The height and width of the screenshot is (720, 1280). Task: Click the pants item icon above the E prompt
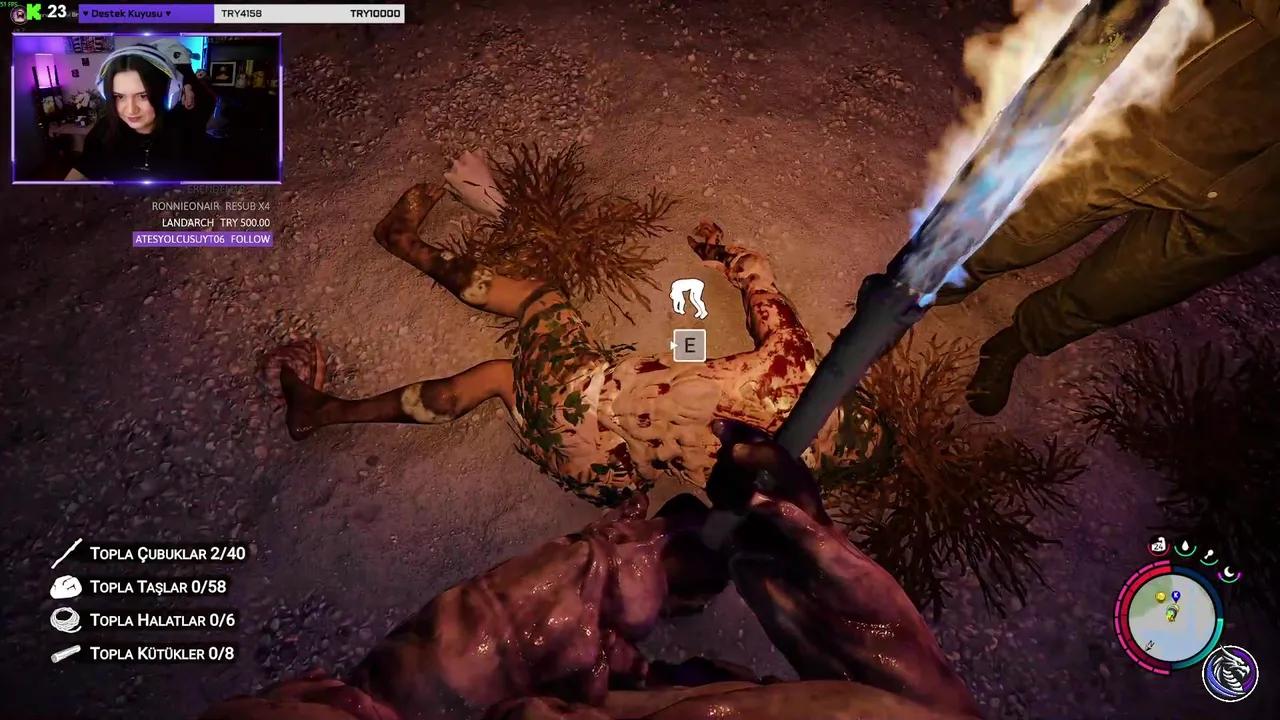(688, 296)
